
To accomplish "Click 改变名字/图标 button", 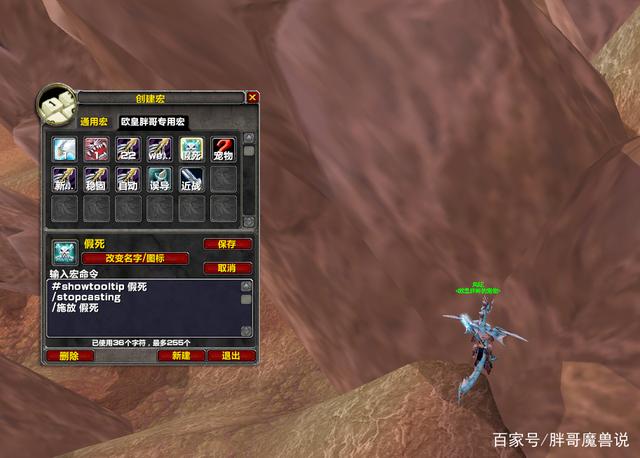I will click(x=134, y=258).
